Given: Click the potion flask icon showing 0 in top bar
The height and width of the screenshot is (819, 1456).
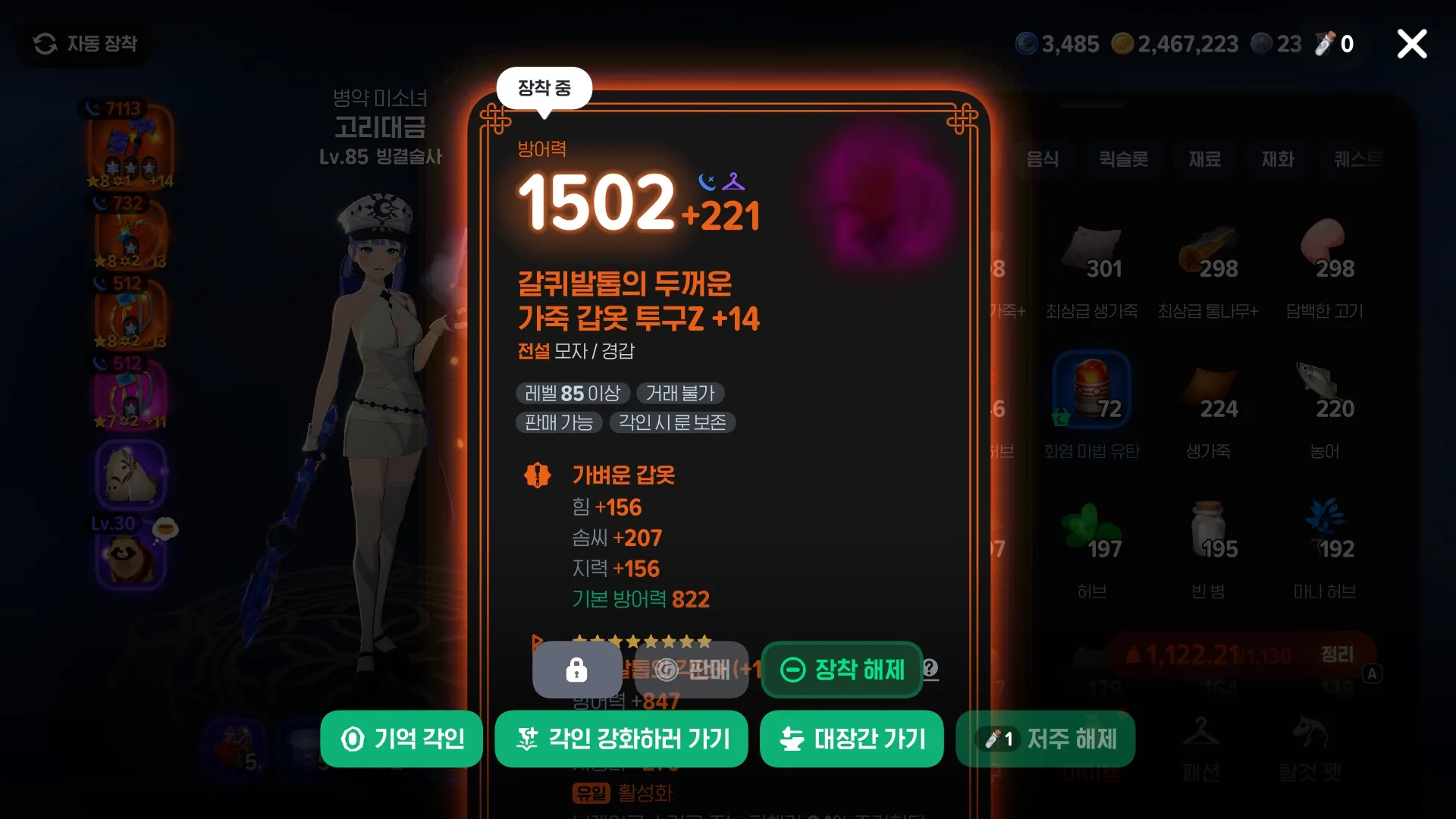Looking at the screenshot, I should click(1324, 43).
